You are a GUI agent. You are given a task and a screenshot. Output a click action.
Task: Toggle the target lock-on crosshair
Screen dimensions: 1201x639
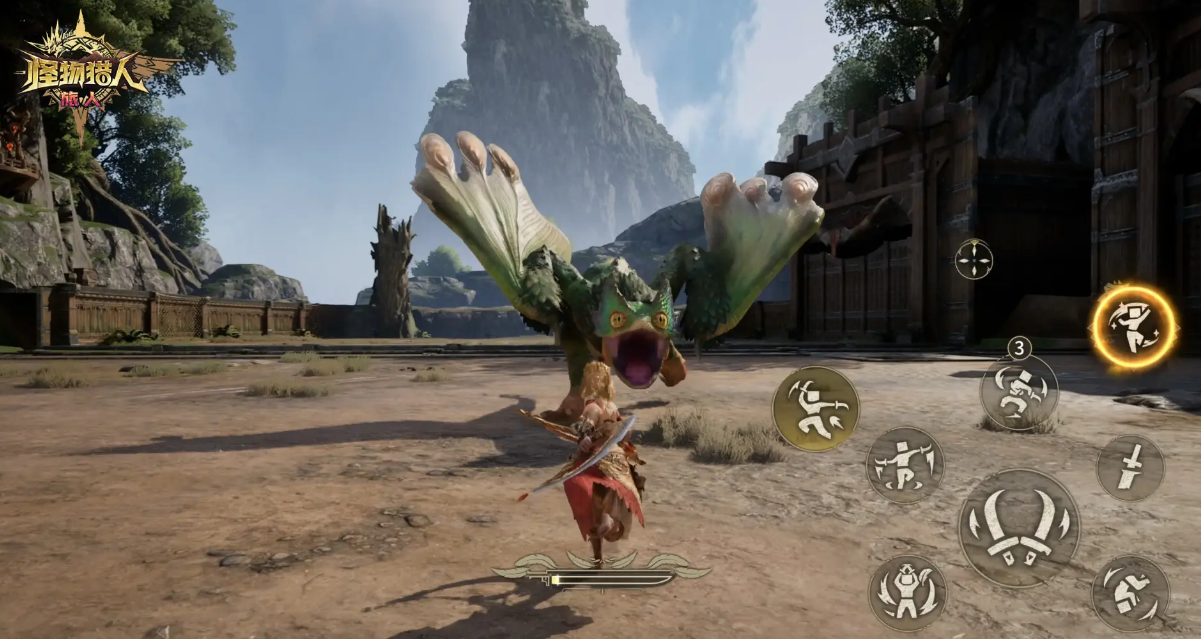coord(973,259)
